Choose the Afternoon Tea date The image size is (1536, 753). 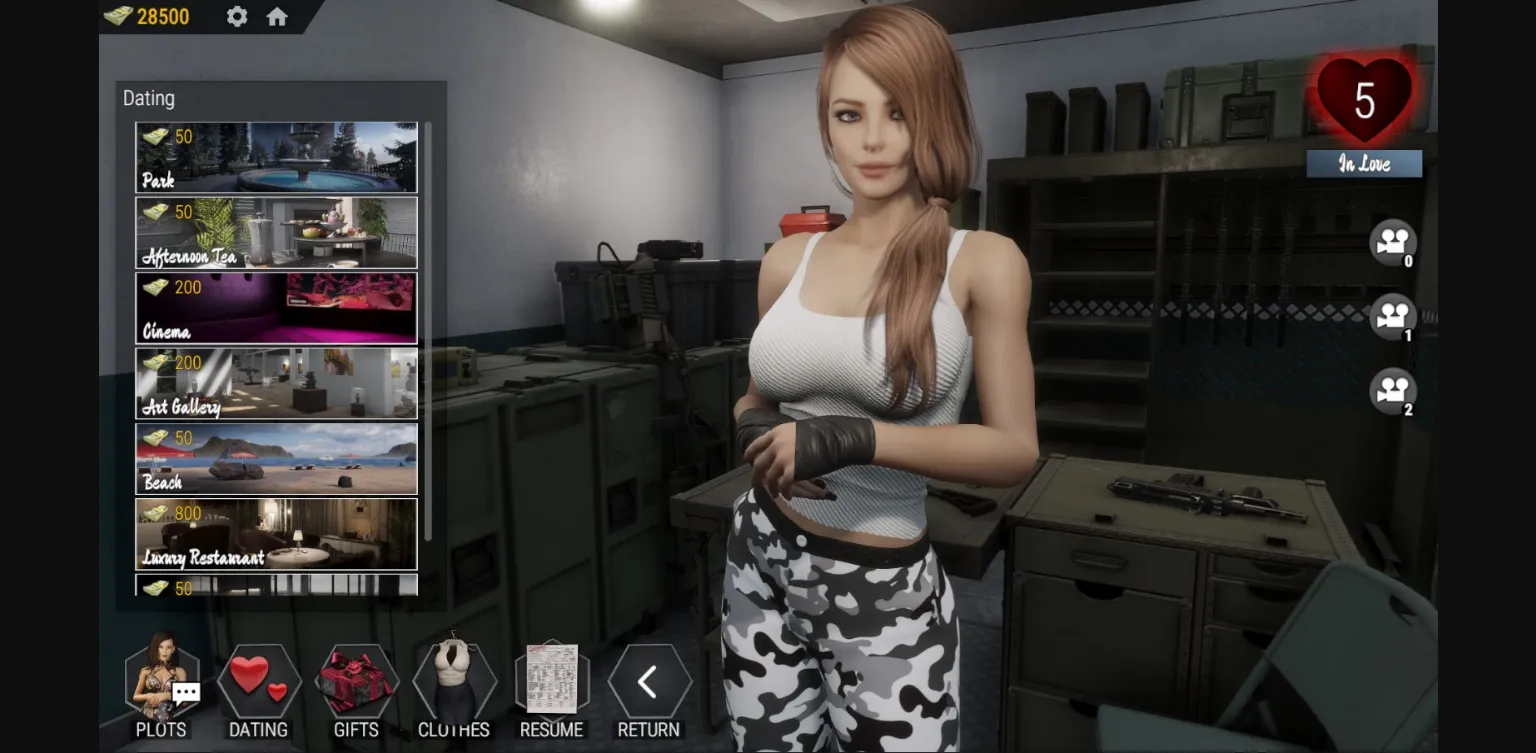[276, 232]
